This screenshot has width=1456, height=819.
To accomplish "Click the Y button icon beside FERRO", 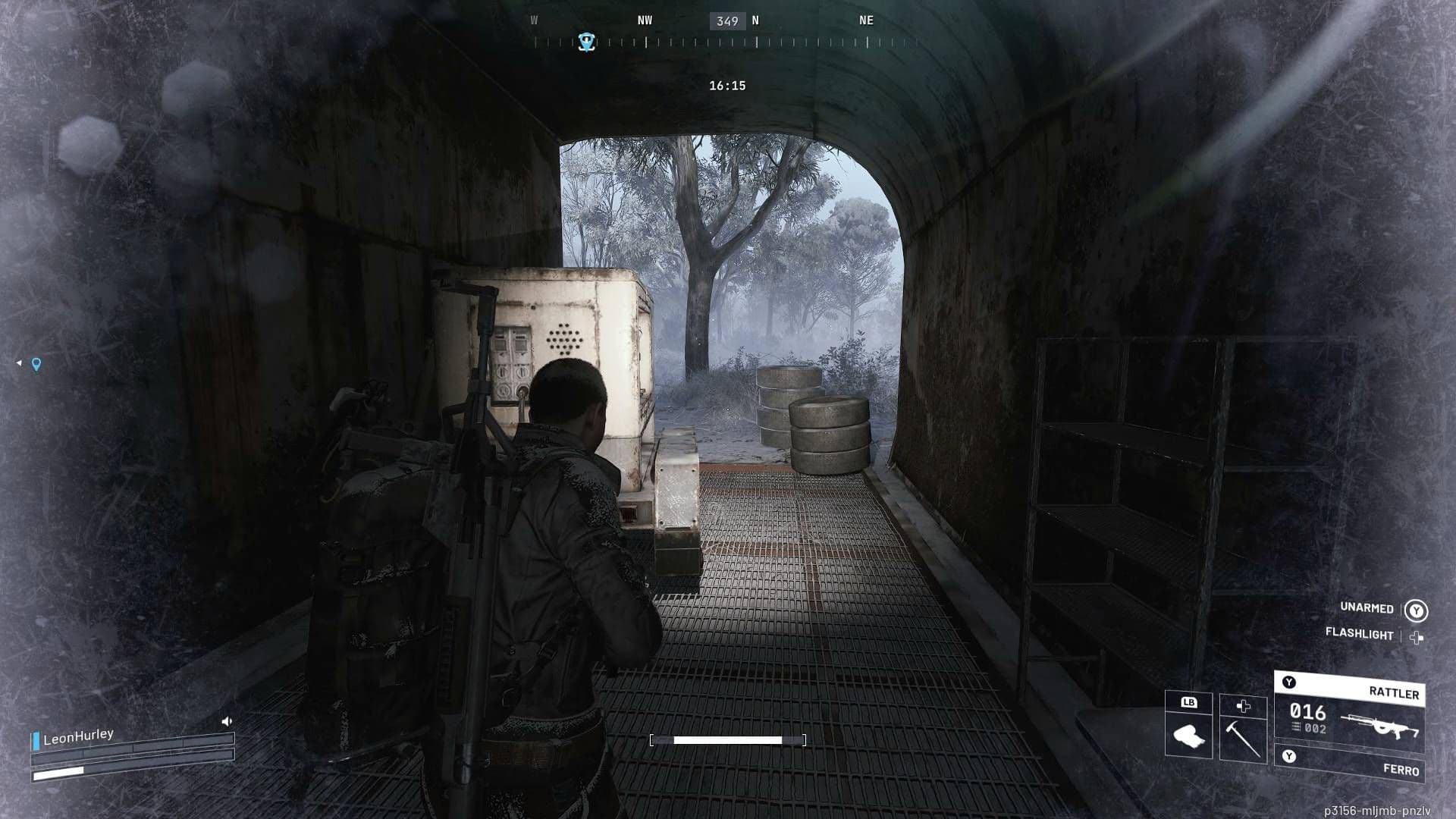I will 1288,756.
